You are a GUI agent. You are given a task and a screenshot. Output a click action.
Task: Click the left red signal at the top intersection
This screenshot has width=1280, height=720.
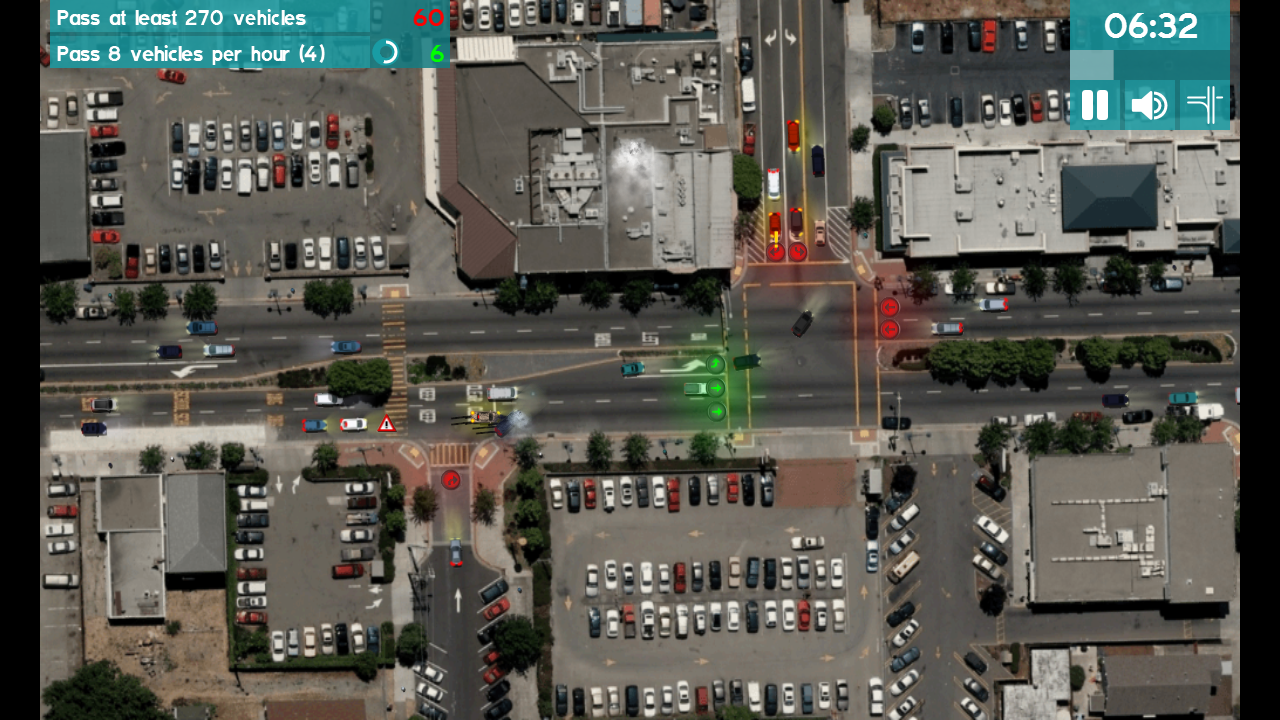click(775, 252)
